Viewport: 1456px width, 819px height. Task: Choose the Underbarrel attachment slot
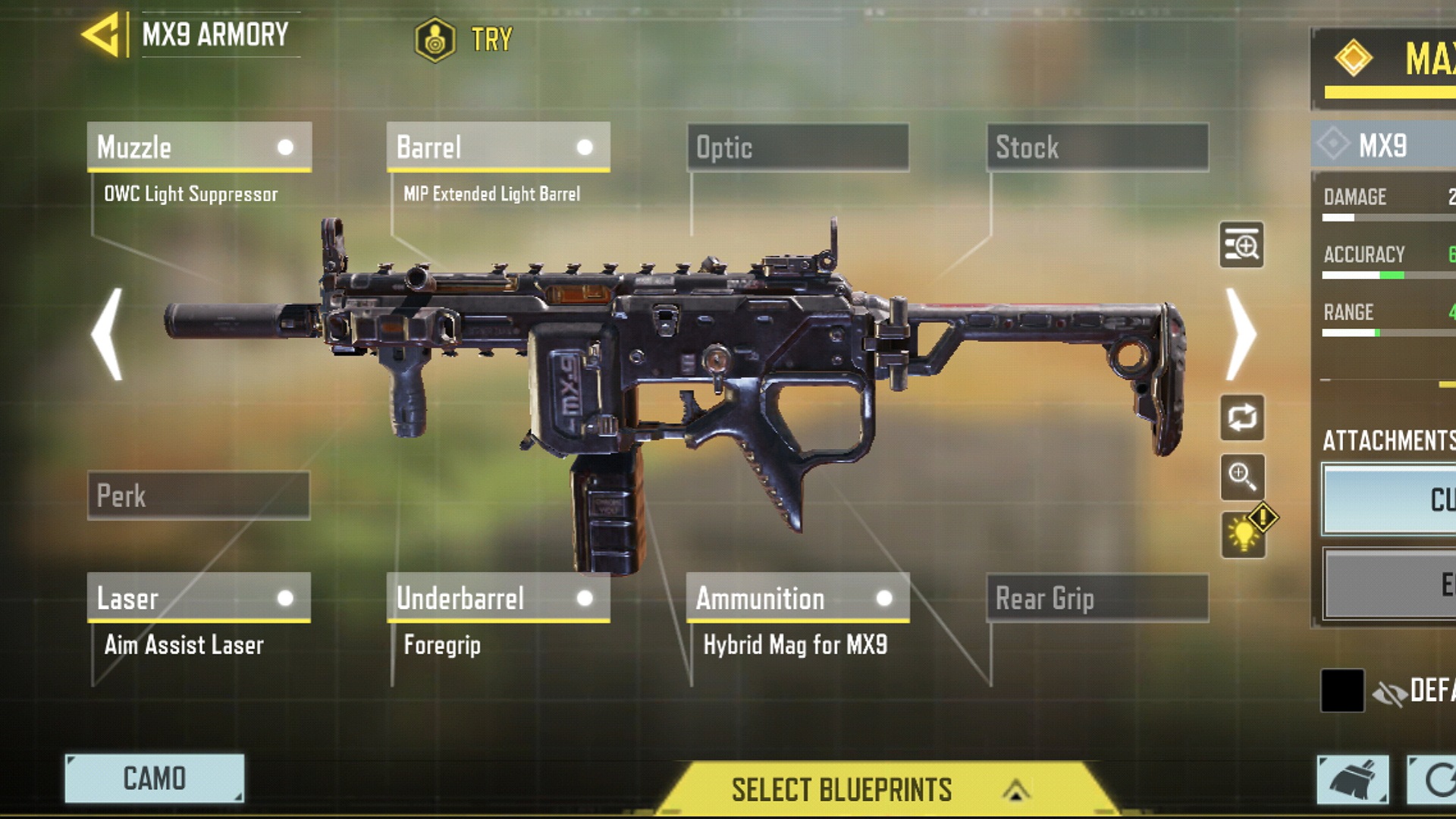tap(498, 598)
